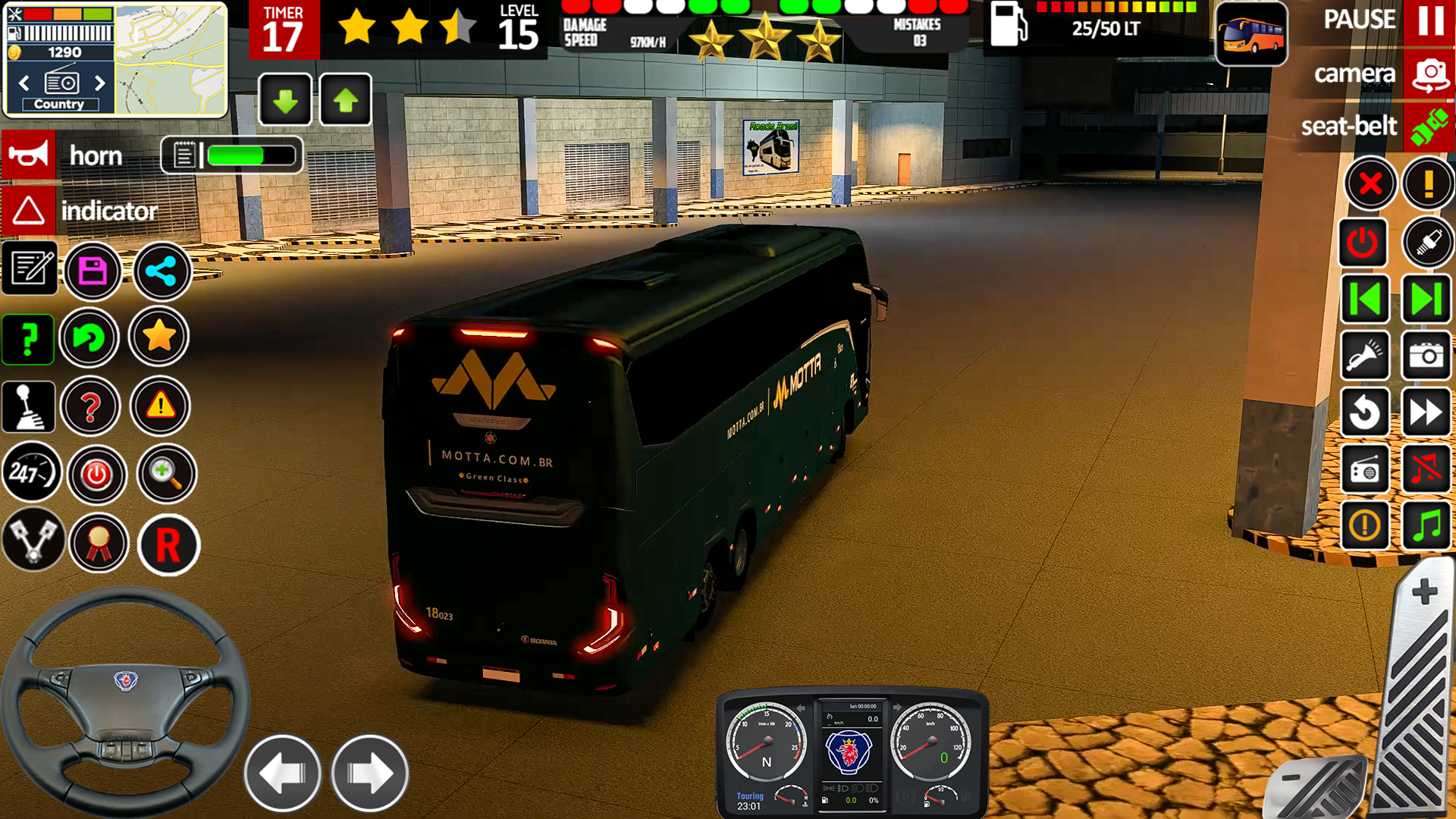This screenshot has height=819, width=1456.
Task: Open the minimap
Action: point(171,59)
